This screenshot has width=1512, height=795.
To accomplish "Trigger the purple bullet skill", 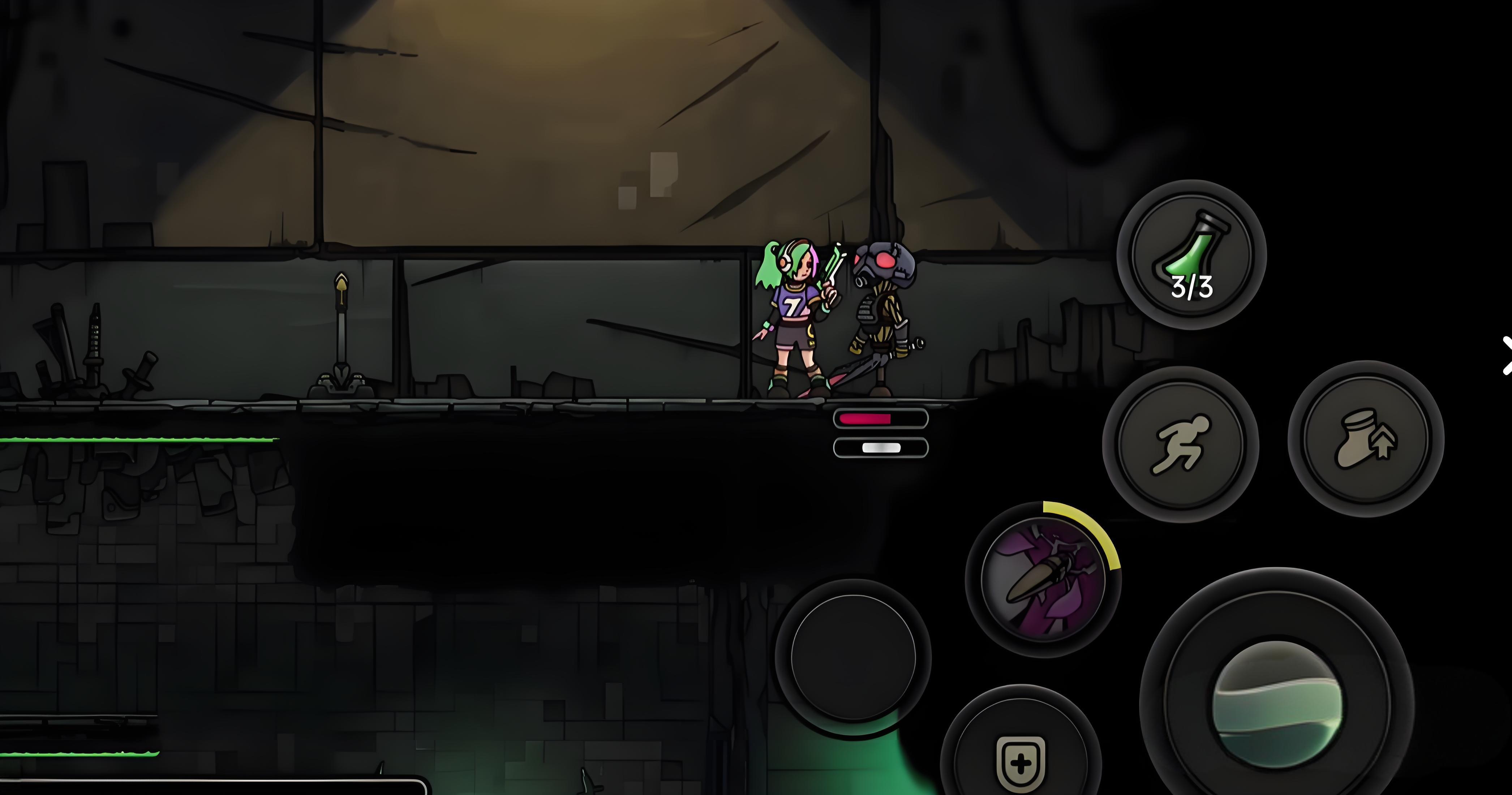I will [1043, 580].
